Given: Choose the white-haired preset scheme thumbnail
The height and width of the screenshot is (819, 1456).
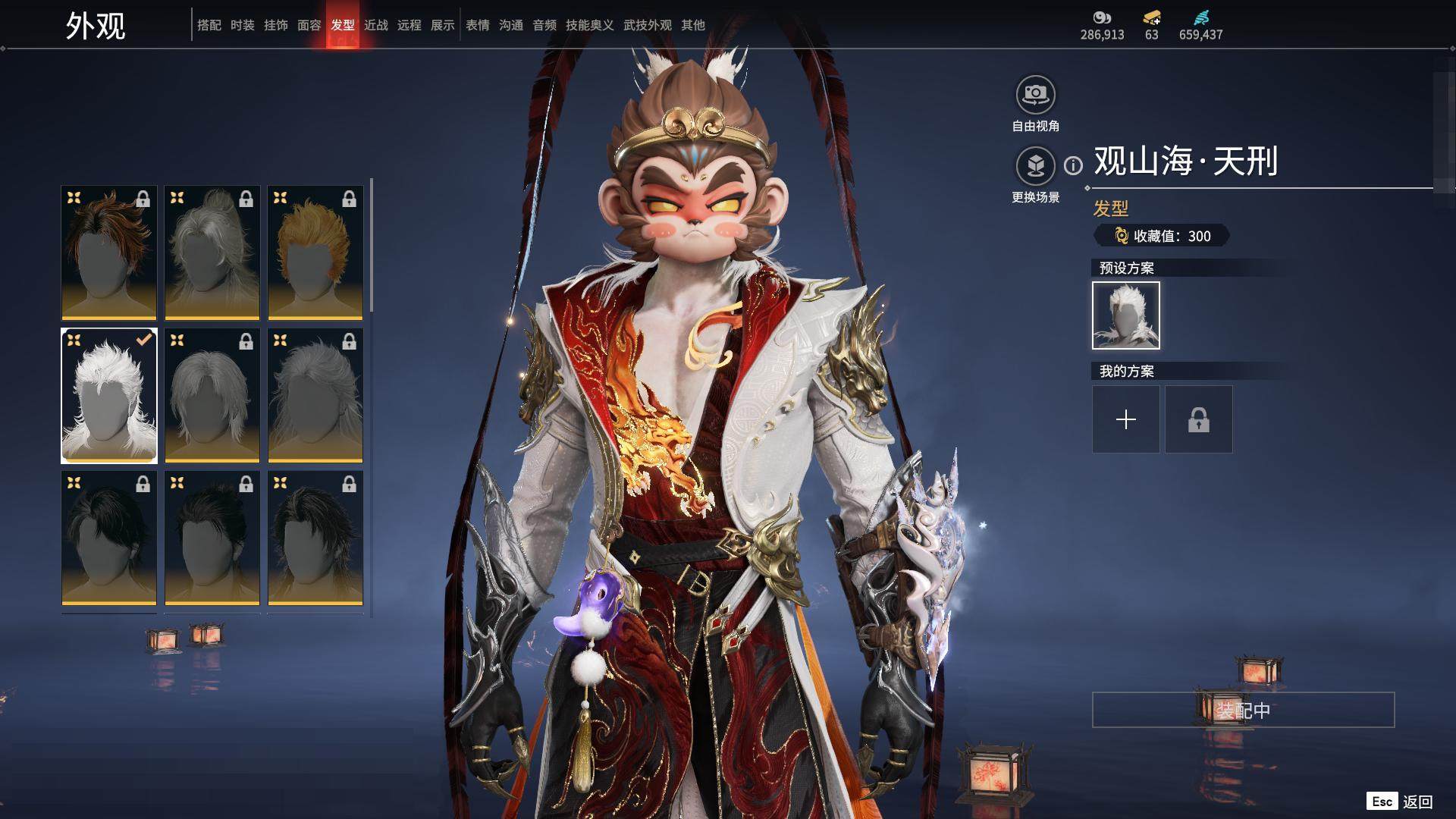Looking at the screenshot, I should tap(1125, 315).
